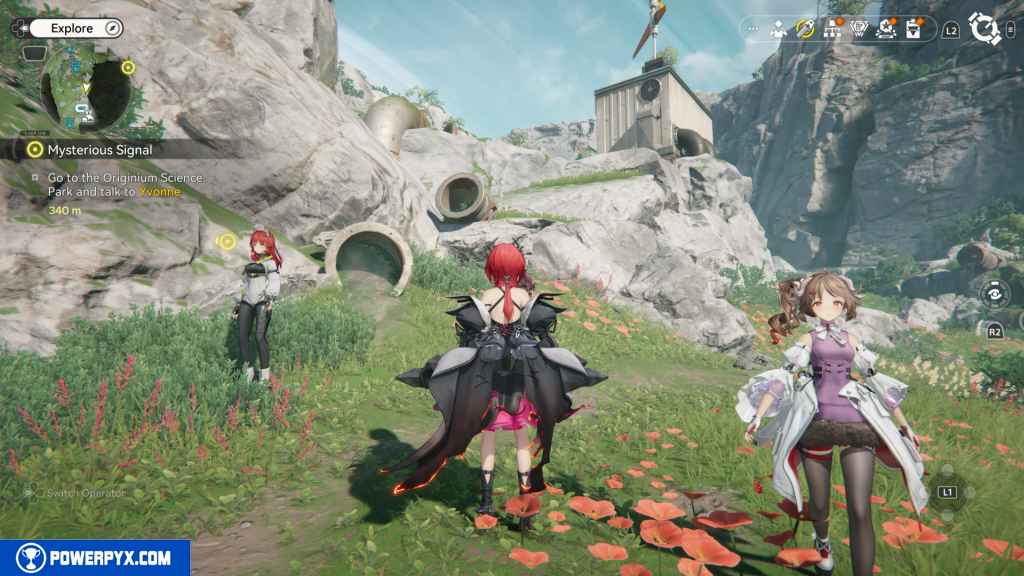This screenshot has width=1024, height=576.
Task: Click the yellow quest marker on minimap edge
Action: pyautogui.click(x=128, y=68)
